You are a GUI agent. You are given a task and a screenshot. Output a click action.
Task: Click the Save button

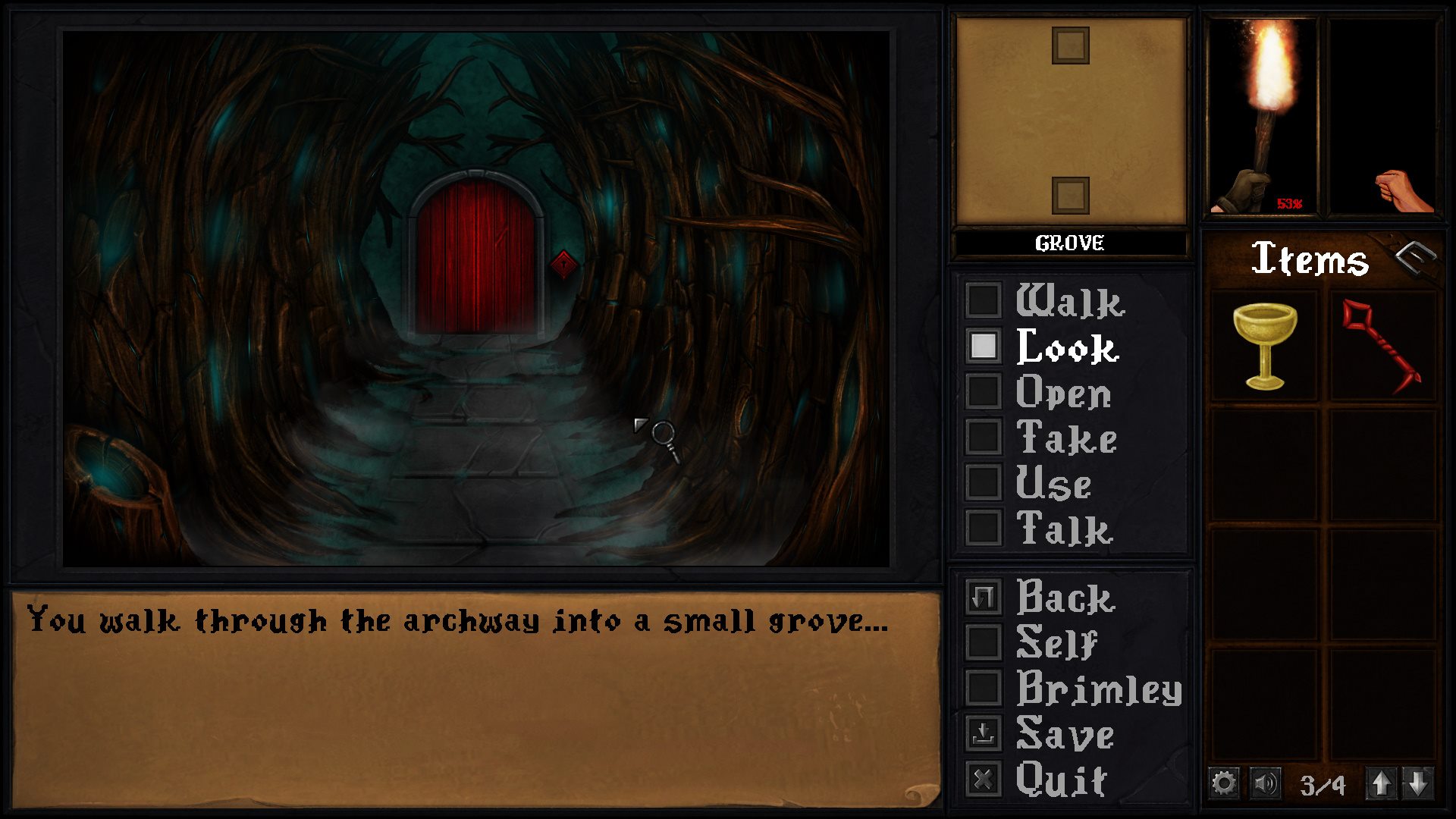click(984, 733)
